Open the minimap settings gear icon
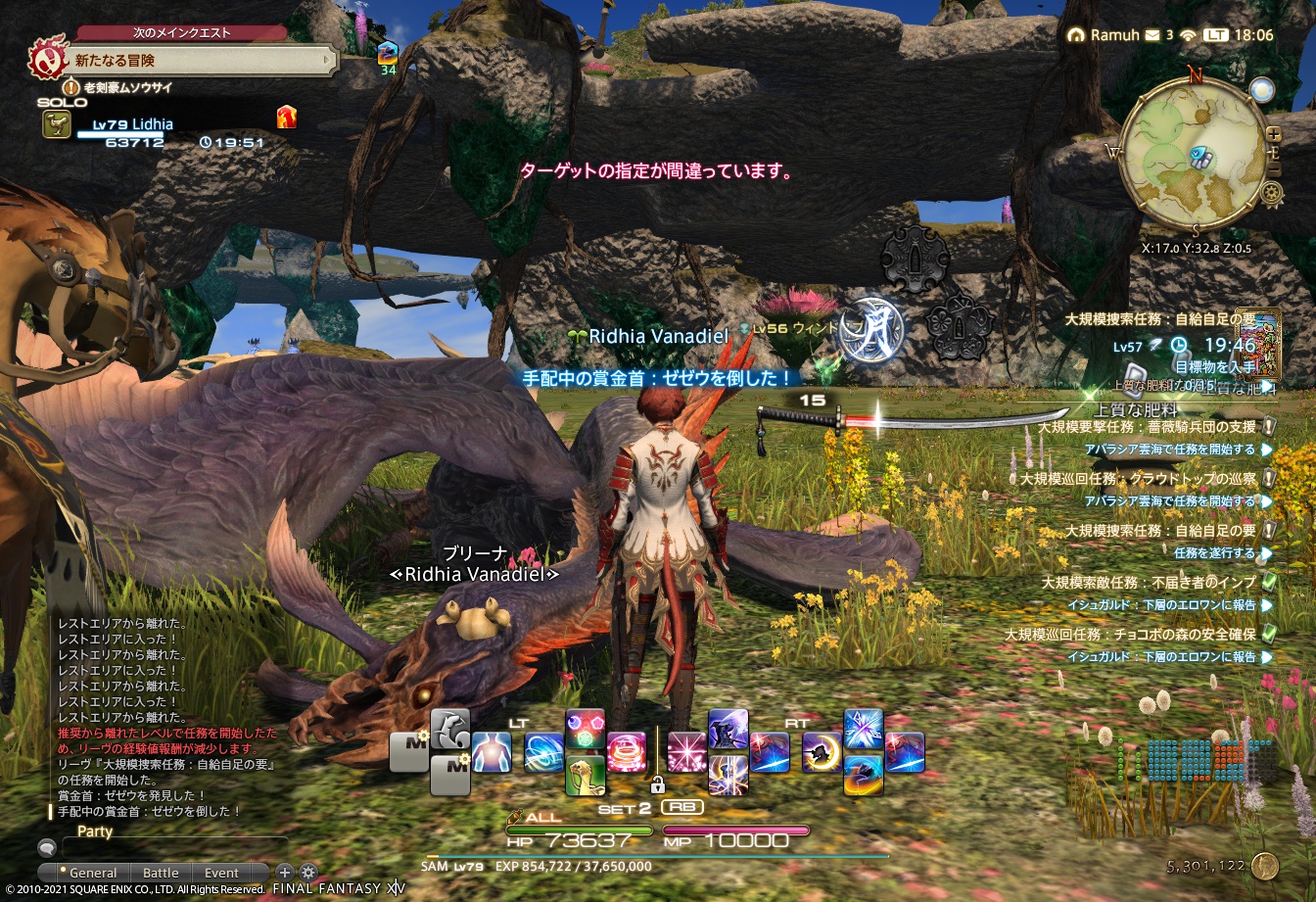The width and height of the screenshot is (1316, 902). (x=1271, y=192)
